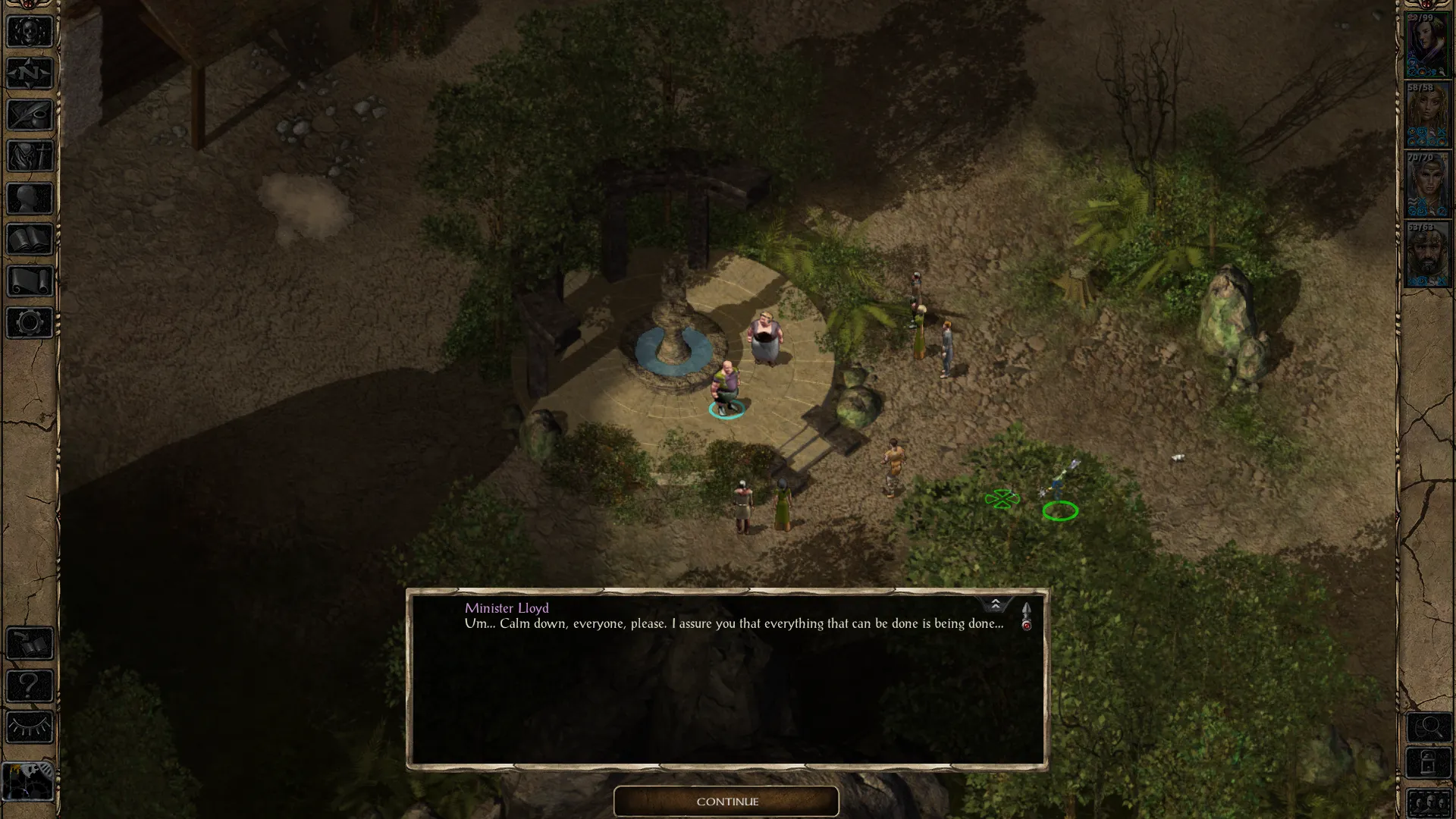Open the character record head icon
This screenshot has width=1456, height=819.
pos(30,199)
